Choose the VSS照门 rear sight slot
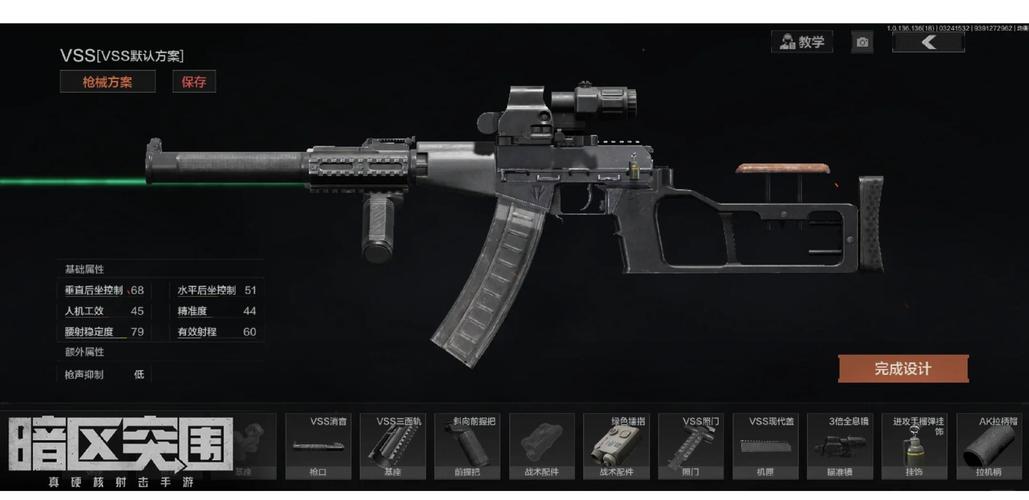 point(691,446)
